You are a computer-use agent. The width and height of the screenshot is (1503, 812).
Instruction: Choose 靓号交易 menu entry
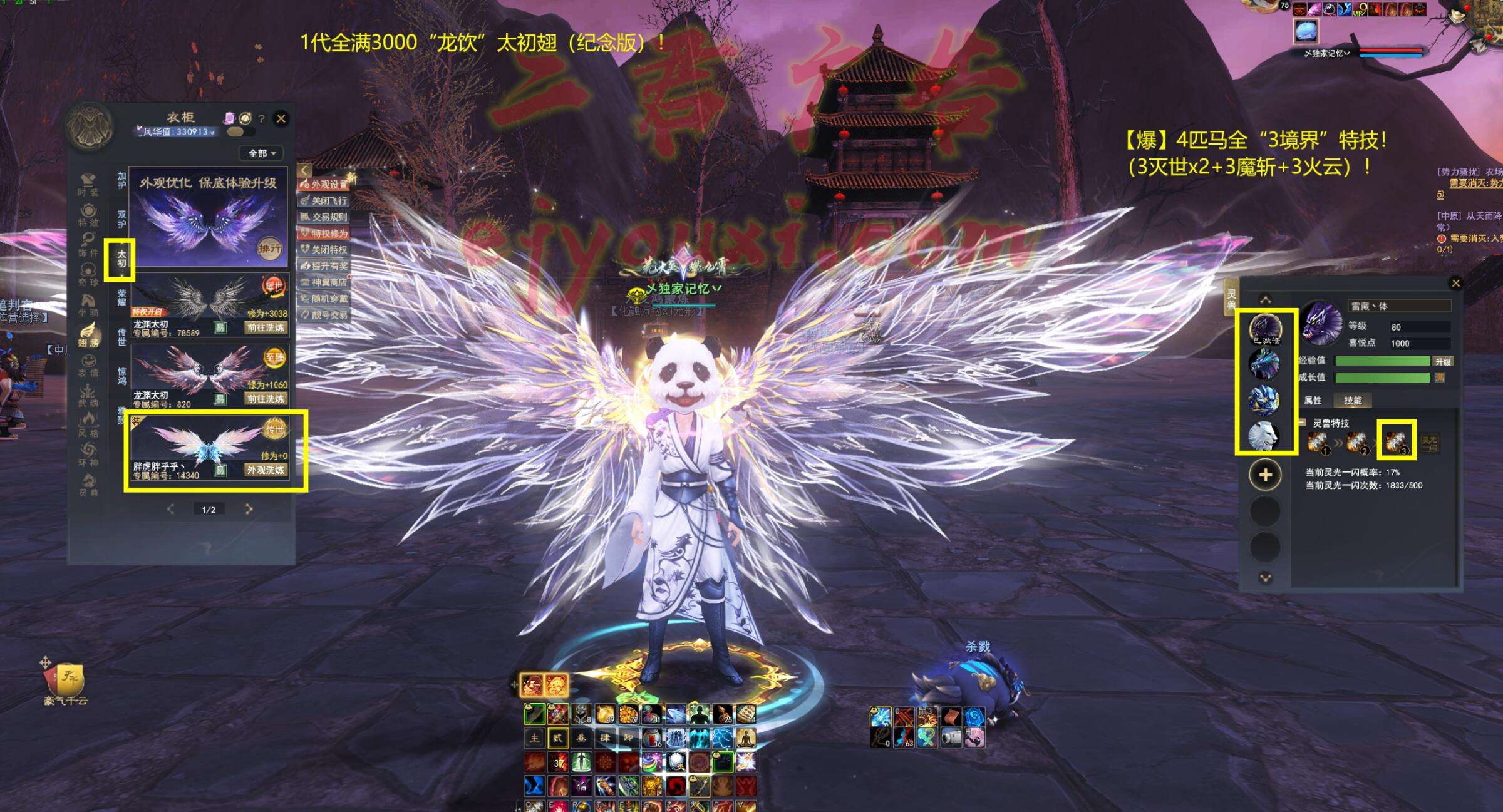point(325,315)
